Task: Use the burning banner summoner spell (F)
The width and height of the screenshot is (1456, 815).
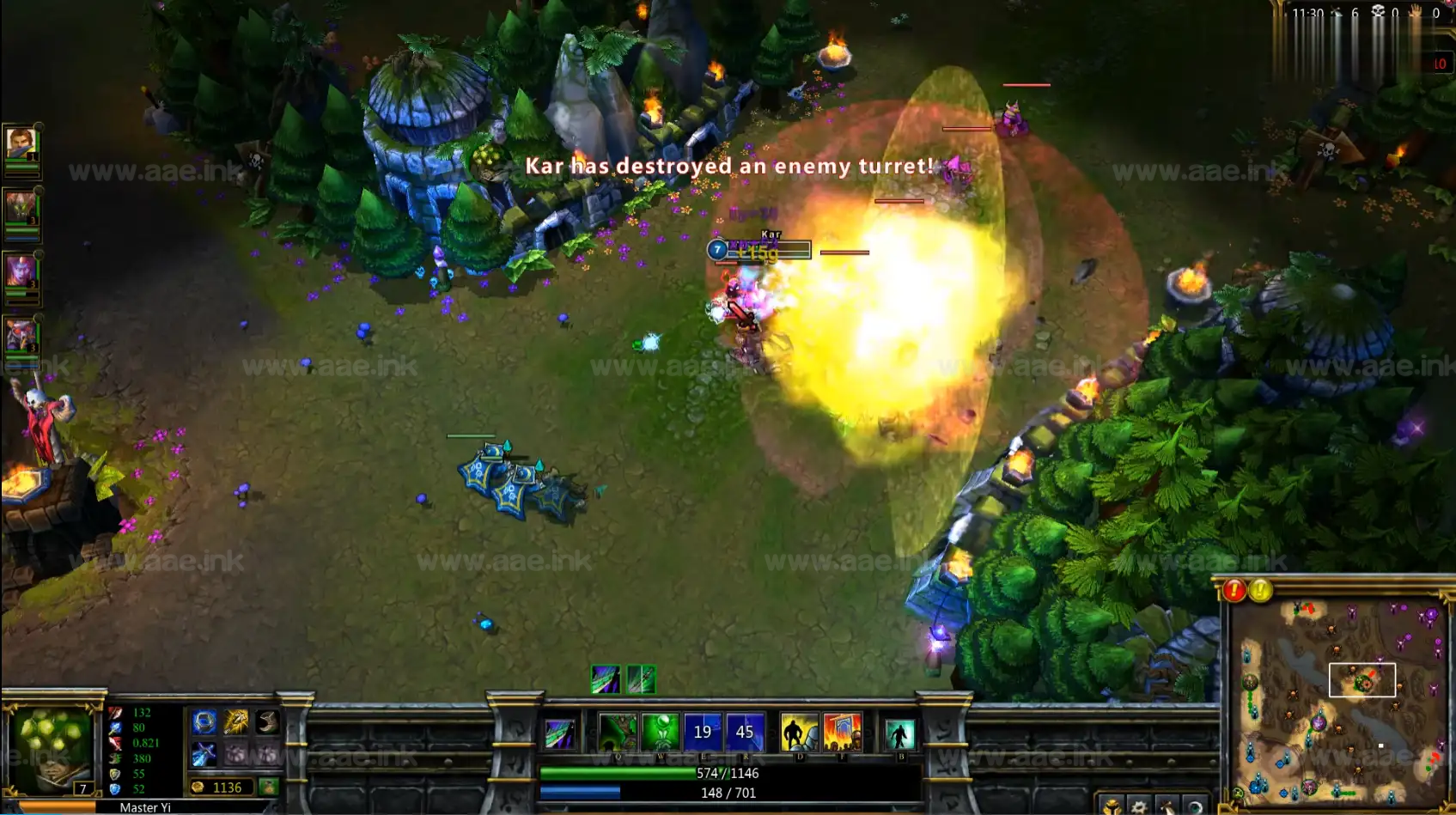Action: tap(842, 733)
